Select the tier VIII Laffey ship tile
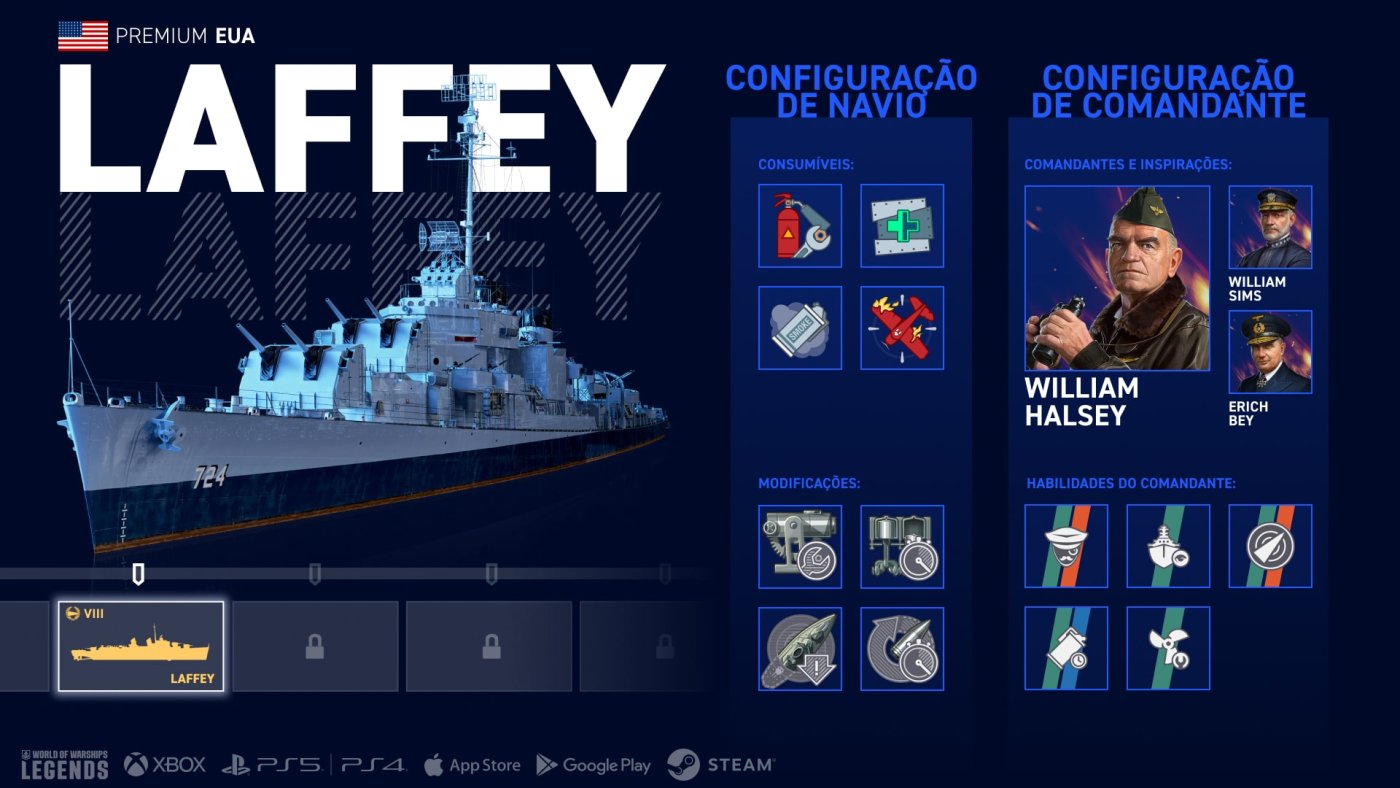The image size is (1400, 788). (141, 646)
